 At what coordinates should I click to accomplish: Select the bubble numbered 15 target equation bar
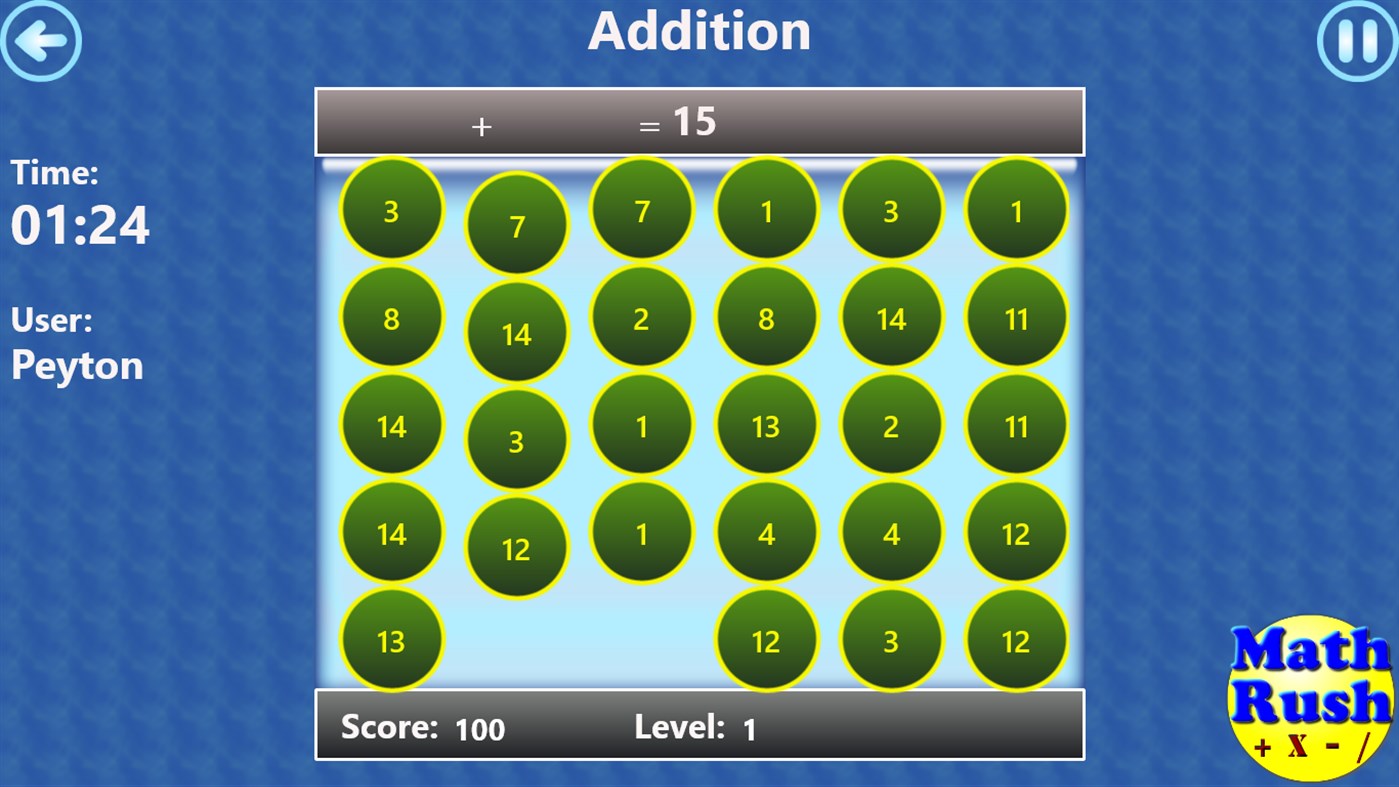tap(698, 121)
